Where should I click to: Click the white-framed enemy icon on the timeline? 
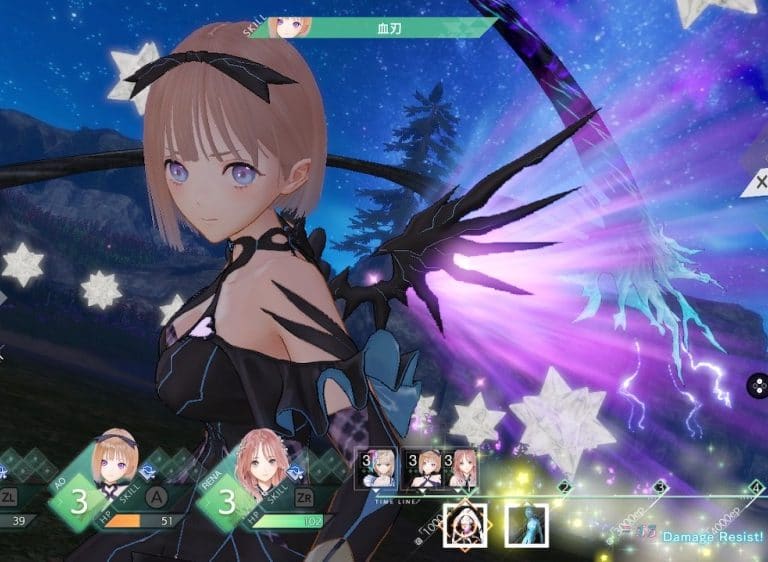point(465,524)
